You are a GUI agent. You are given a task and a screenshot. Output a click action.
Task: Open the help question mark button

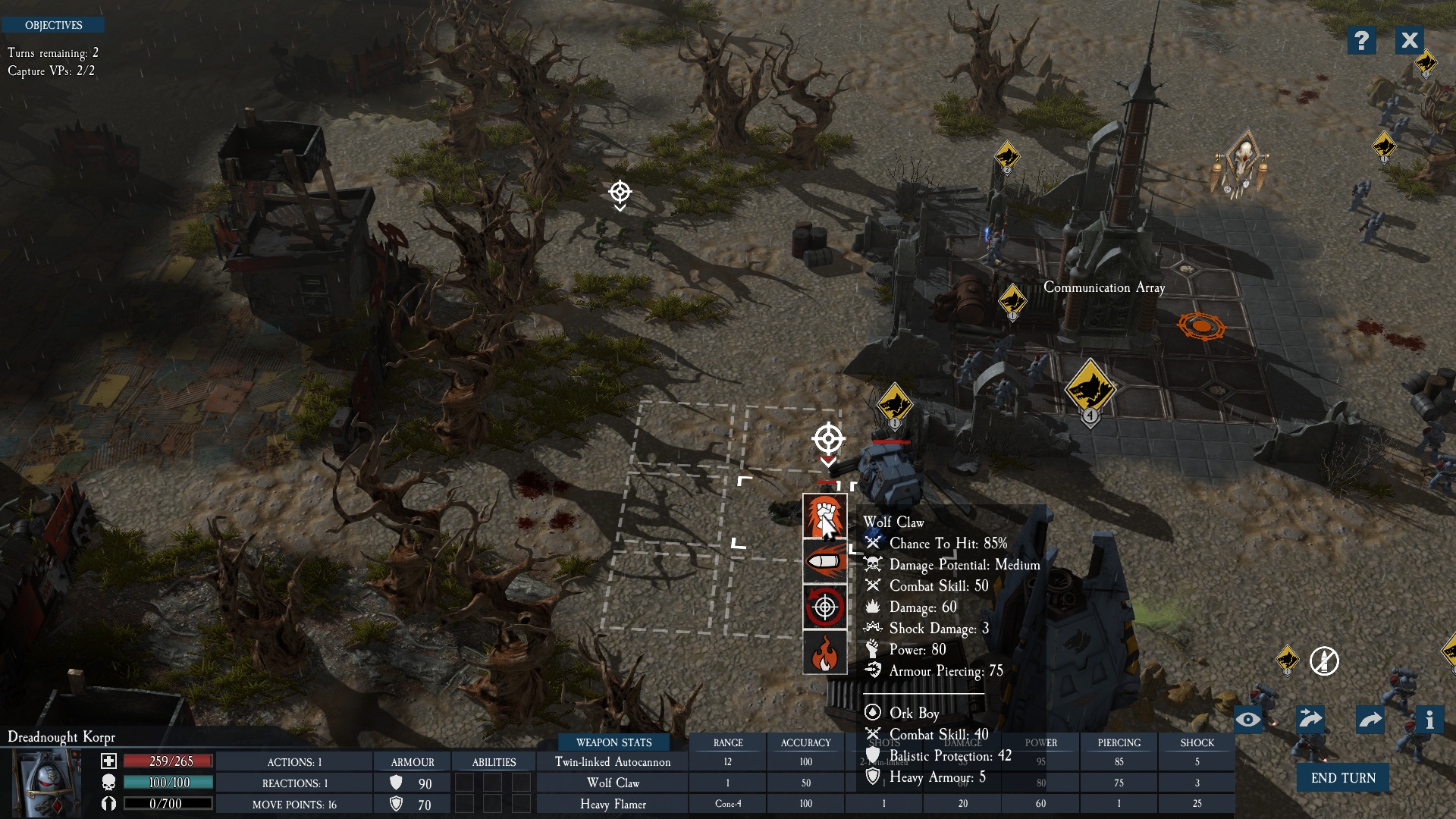1361,40
